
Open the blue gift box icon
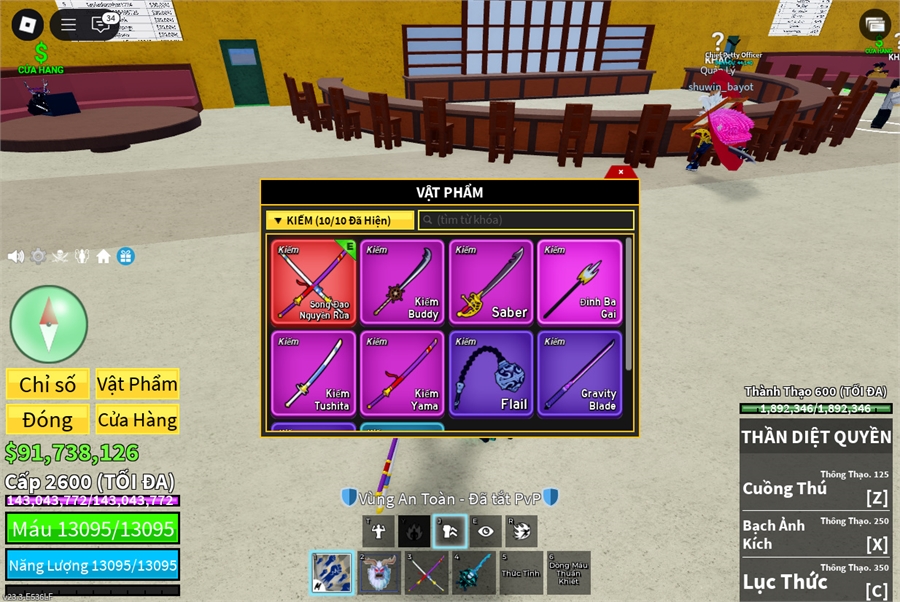126,256
